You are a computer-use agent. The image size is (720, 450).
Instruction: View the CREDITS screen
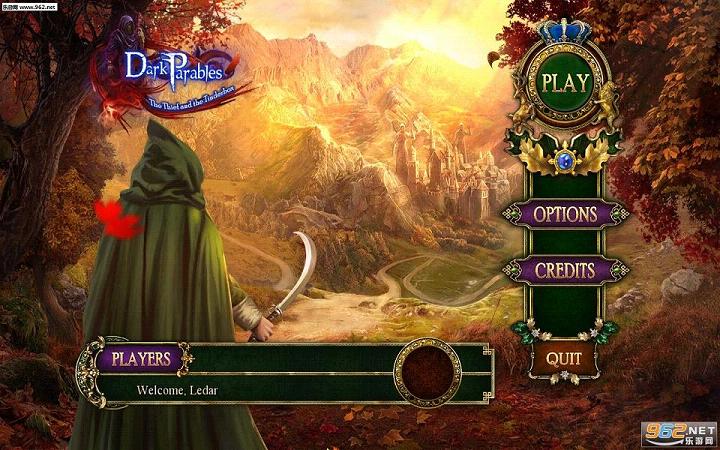pos(564,270)
